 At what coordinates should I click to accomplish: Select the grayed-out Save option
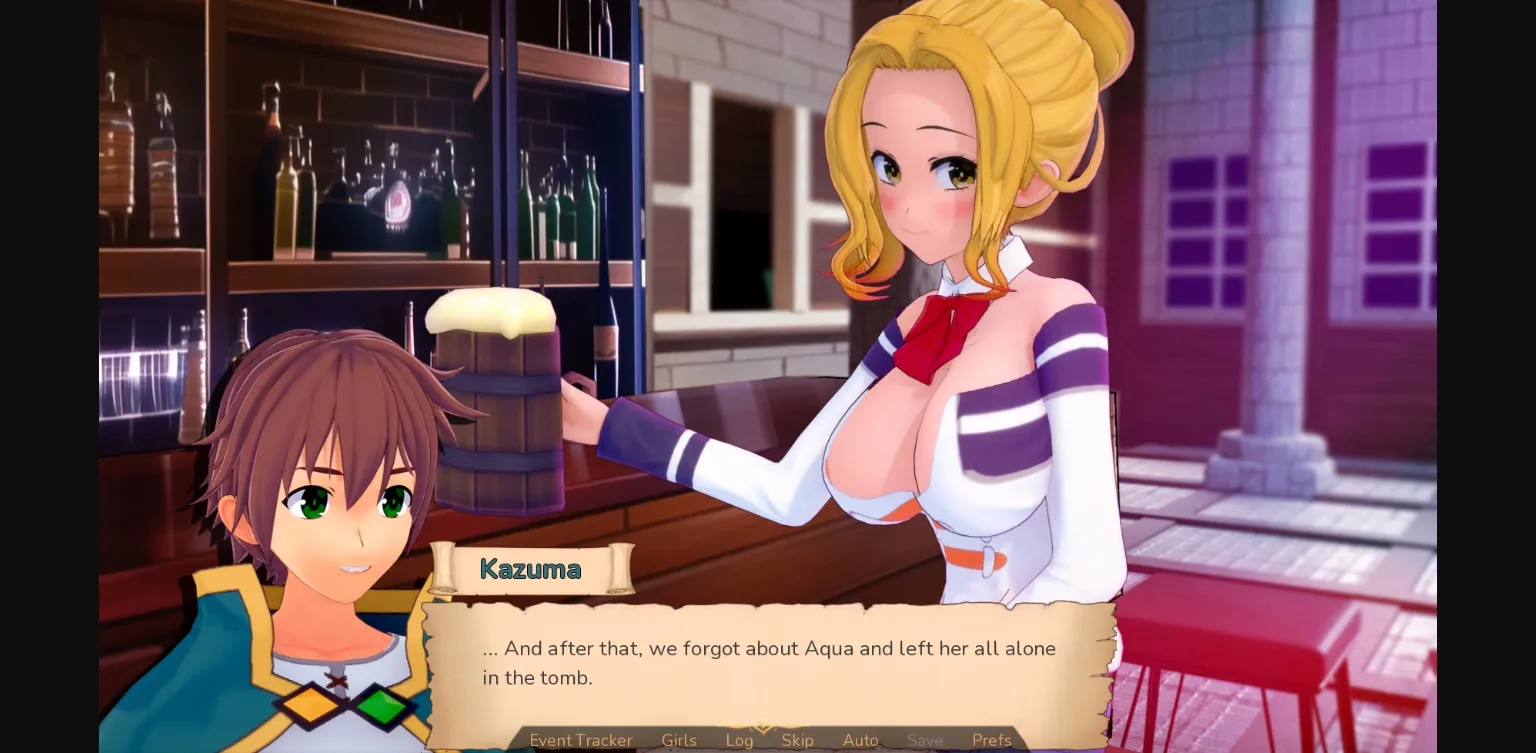(924, 740)
